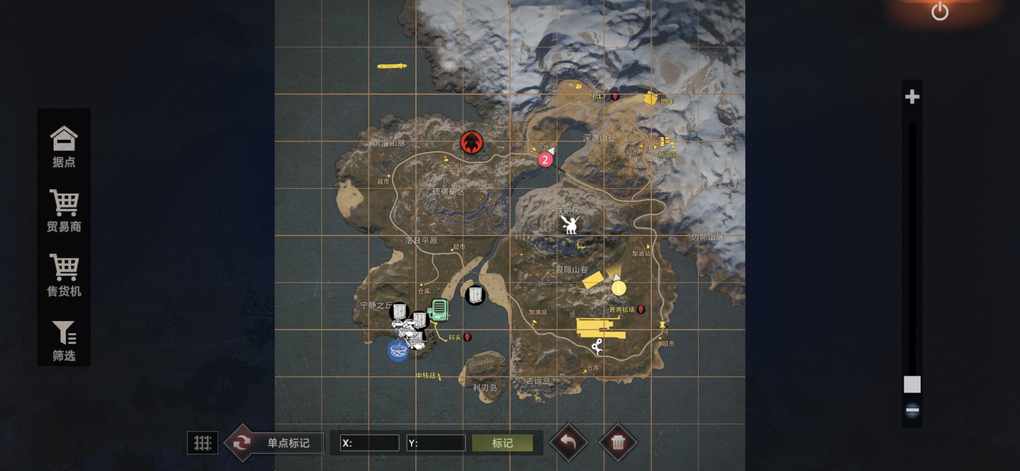The width and height of the screenshot is (1020, 471).
Task: Select the green building marker on the map
Action: pos(438,311)
